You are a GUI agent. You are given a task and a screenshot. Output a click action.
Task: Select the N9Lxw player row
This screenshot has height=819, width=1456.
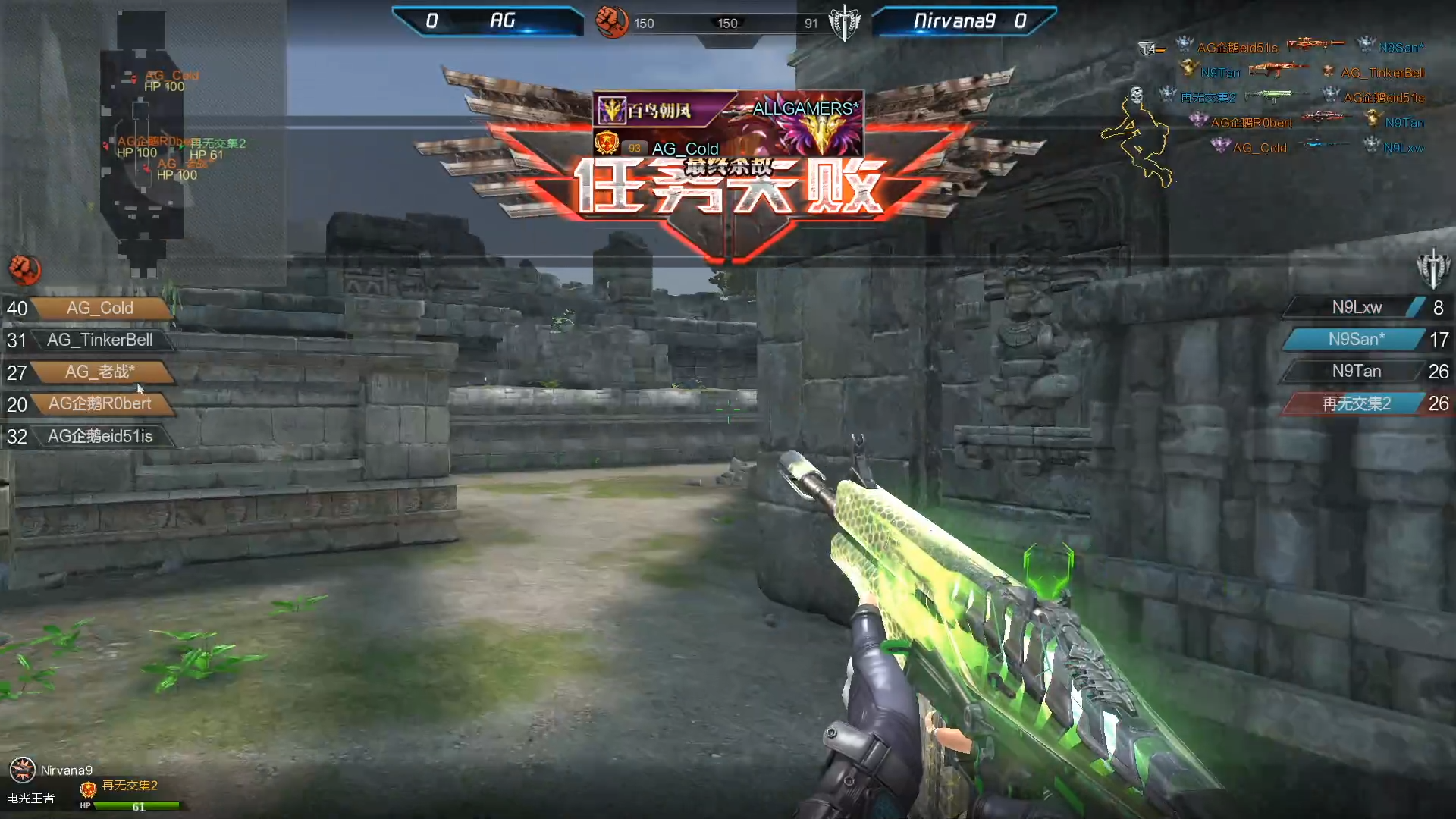[1357, 307]
